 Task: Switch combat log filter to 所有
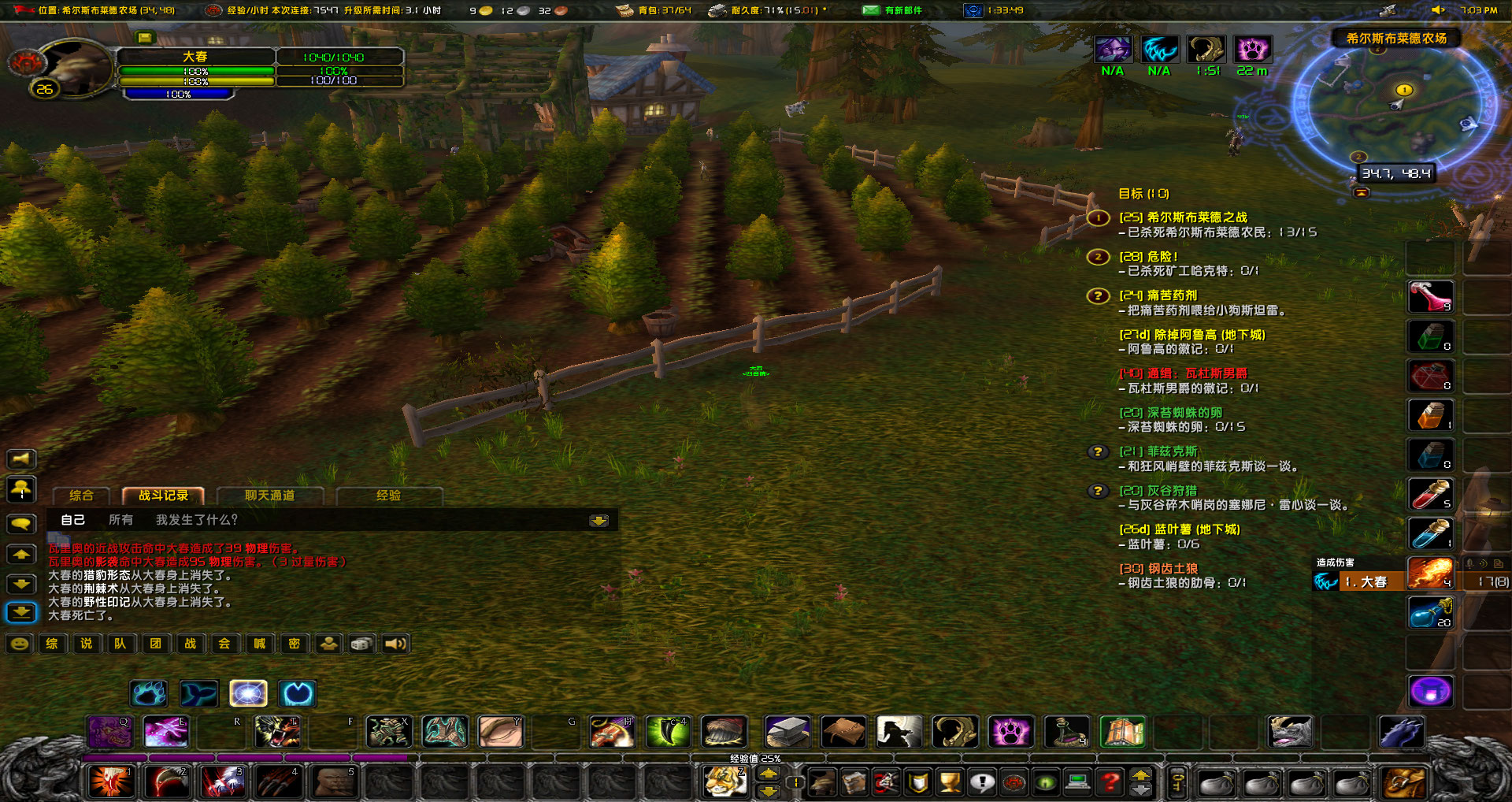click(x=120, y=521)
